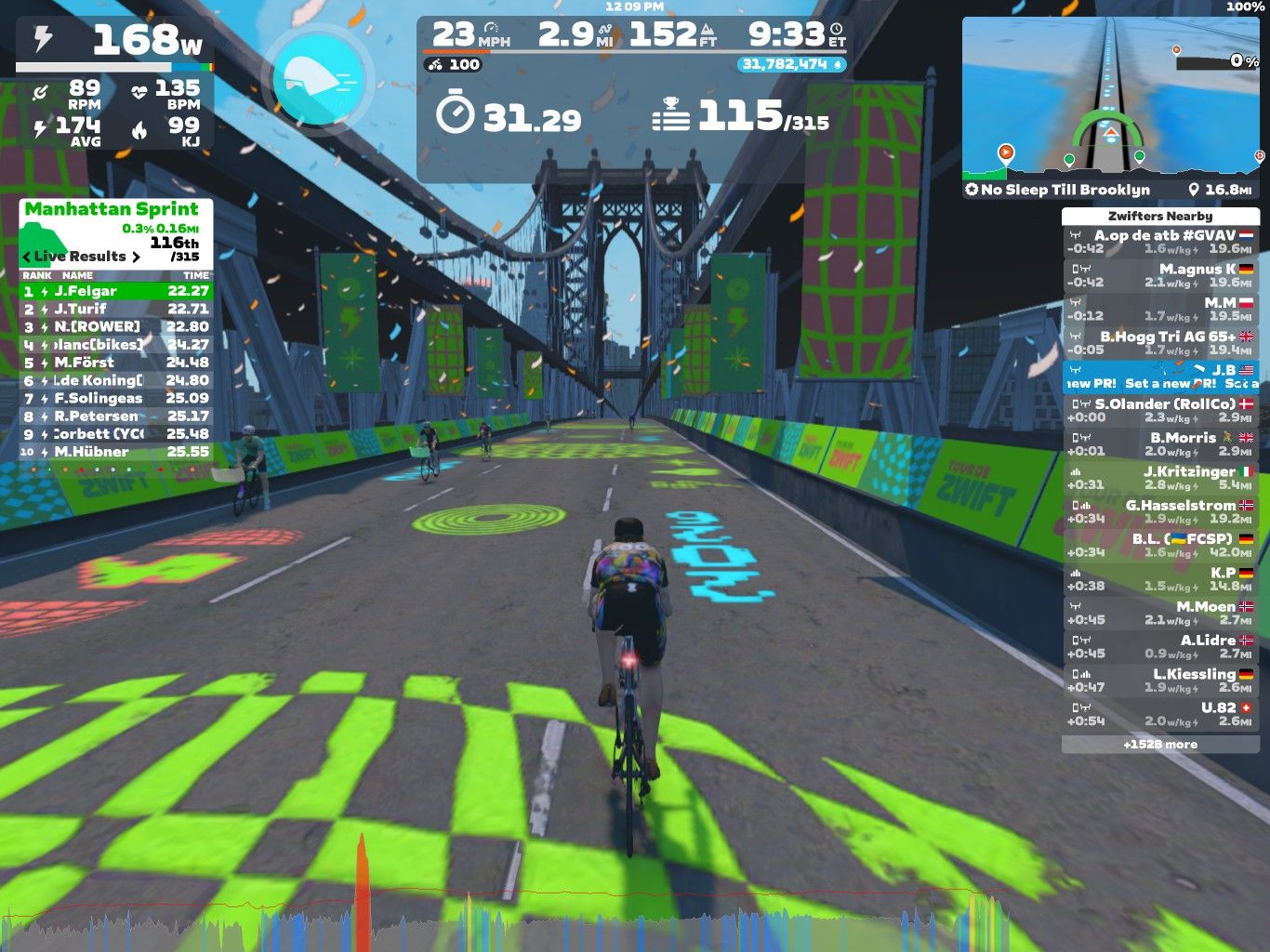
Task: Click the left chevron beside Live Results
Action: [25, 256]
